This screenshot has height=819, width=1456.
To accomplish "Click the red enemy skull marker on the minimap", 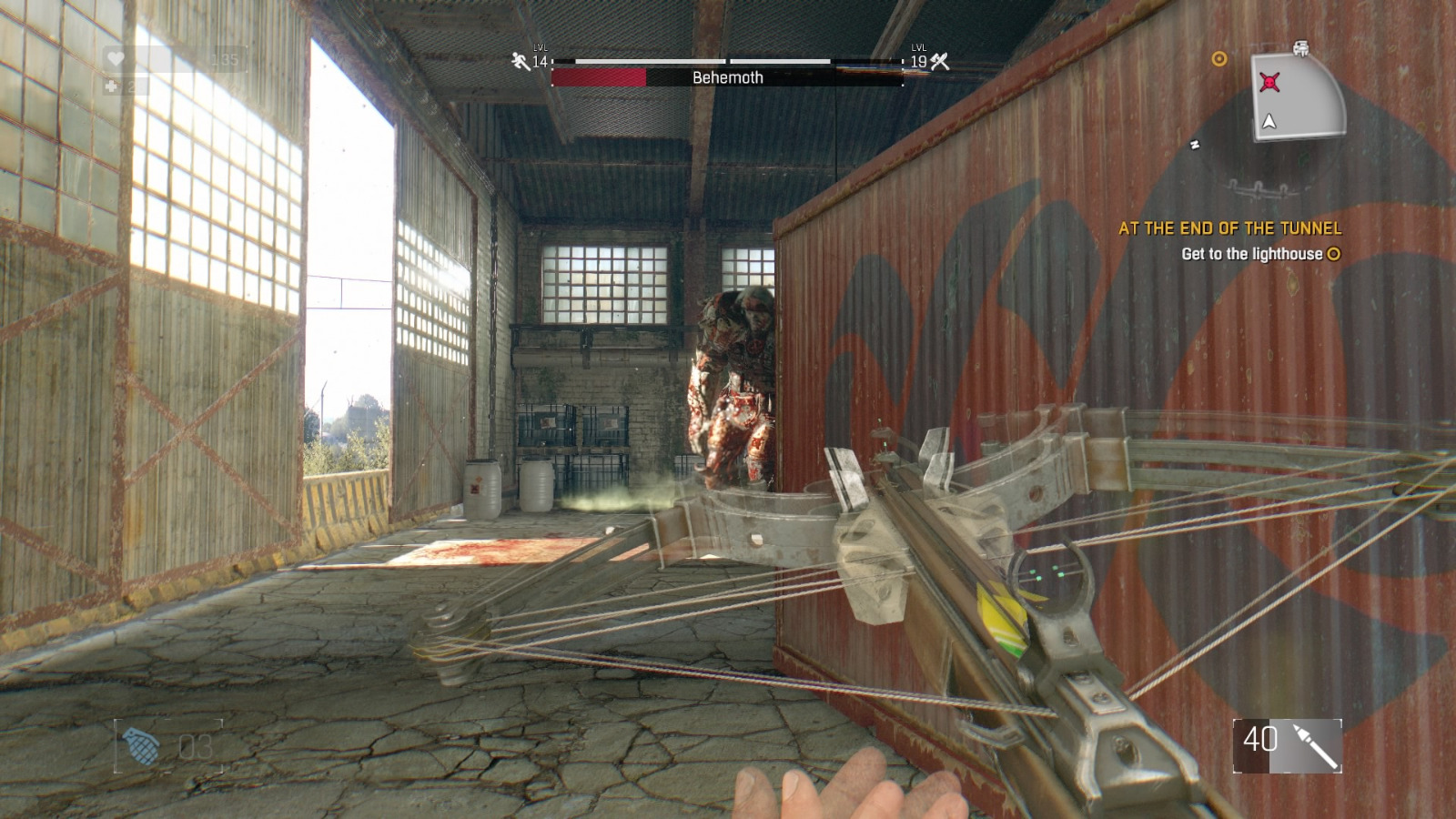I will [x=1271, y=82].
